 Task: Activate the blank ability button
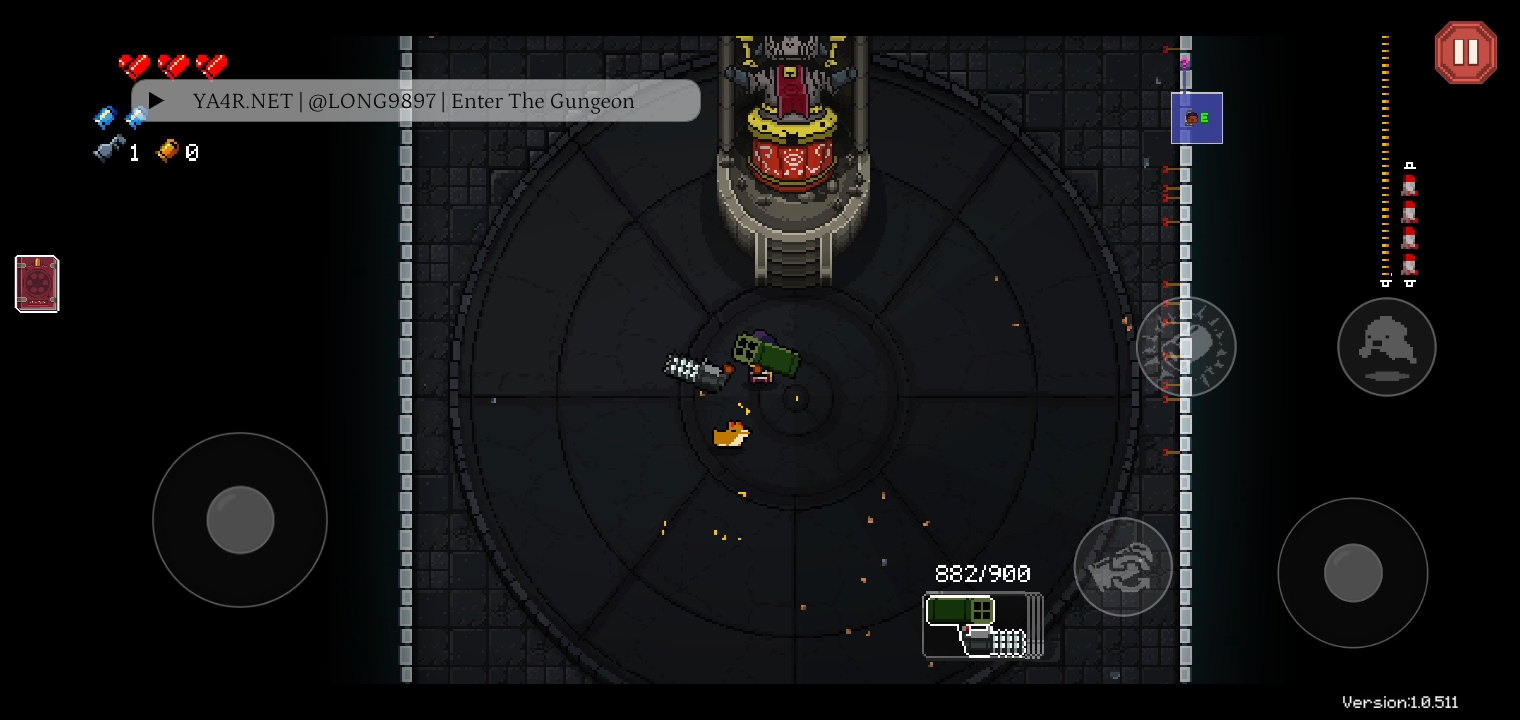[x=1186, y=347]
